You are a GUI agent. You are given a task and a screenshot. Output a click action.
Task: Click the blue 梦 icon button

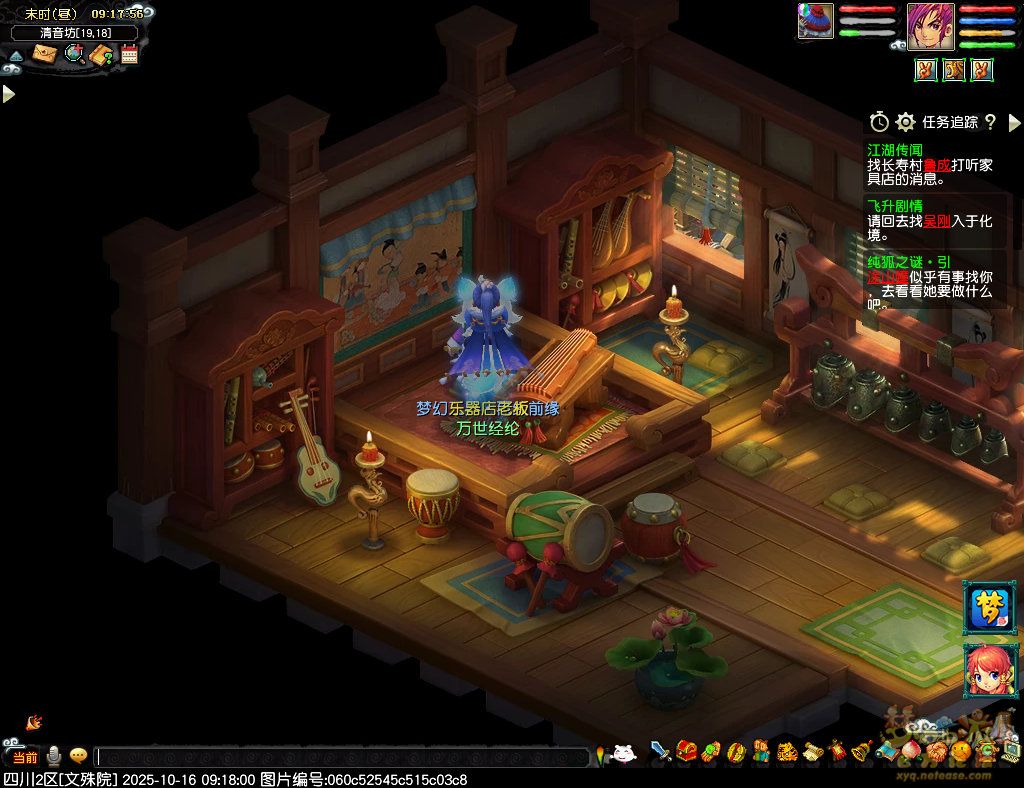[988, 606]
